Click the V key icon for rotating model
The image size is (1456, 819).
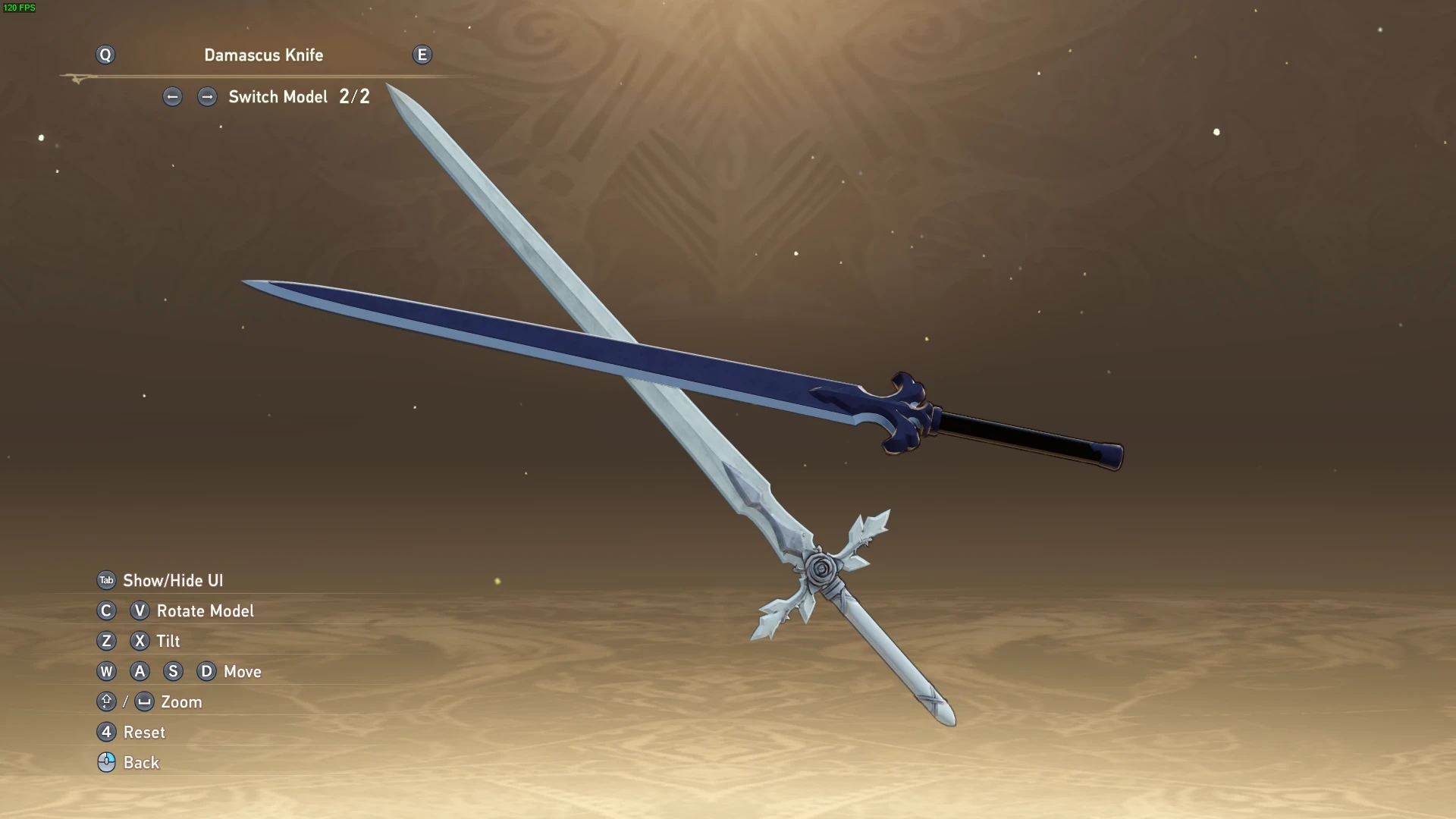tap(140, 610)
